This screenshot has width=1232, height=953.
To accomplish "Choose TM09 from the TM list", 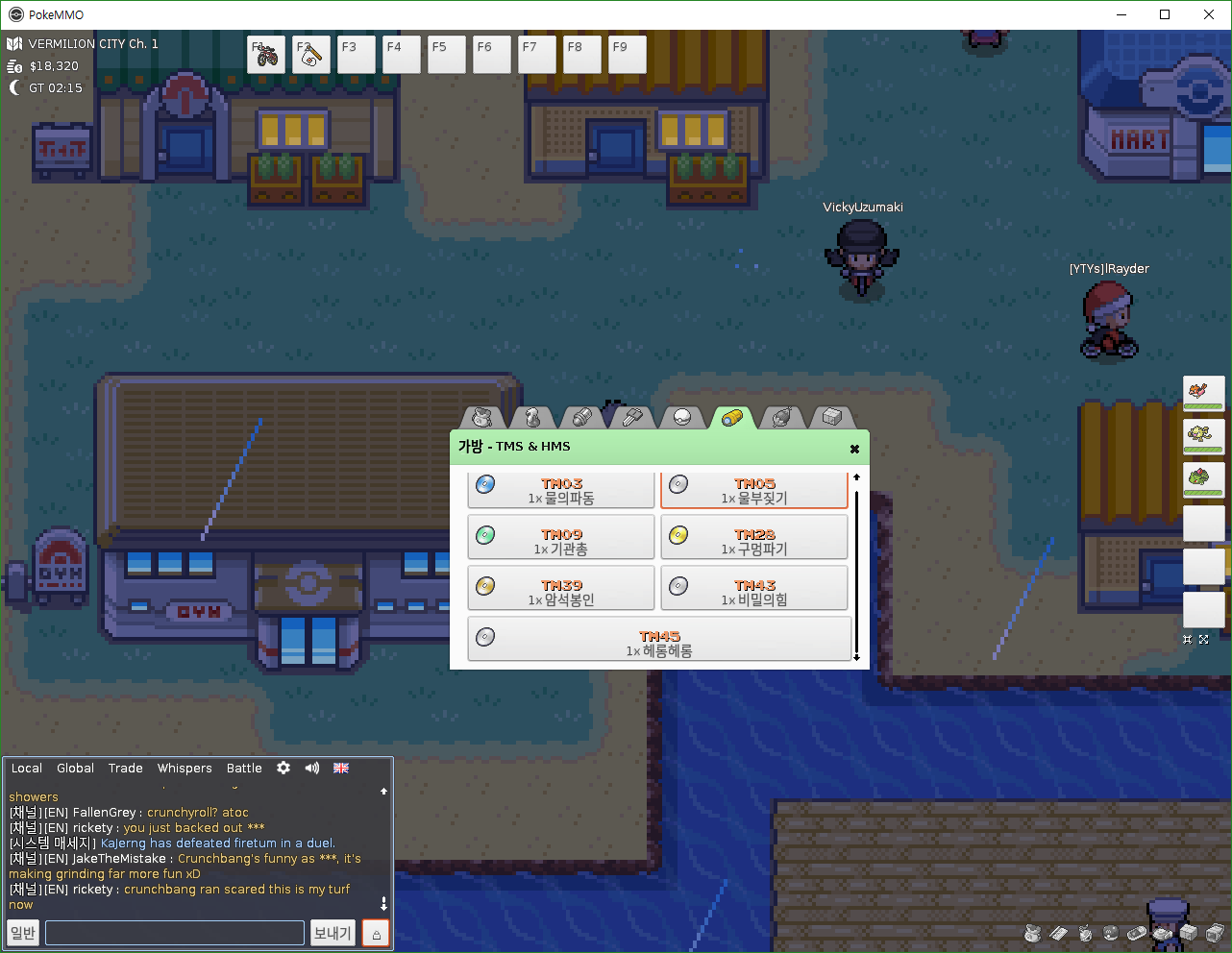I will coord(561,541).
